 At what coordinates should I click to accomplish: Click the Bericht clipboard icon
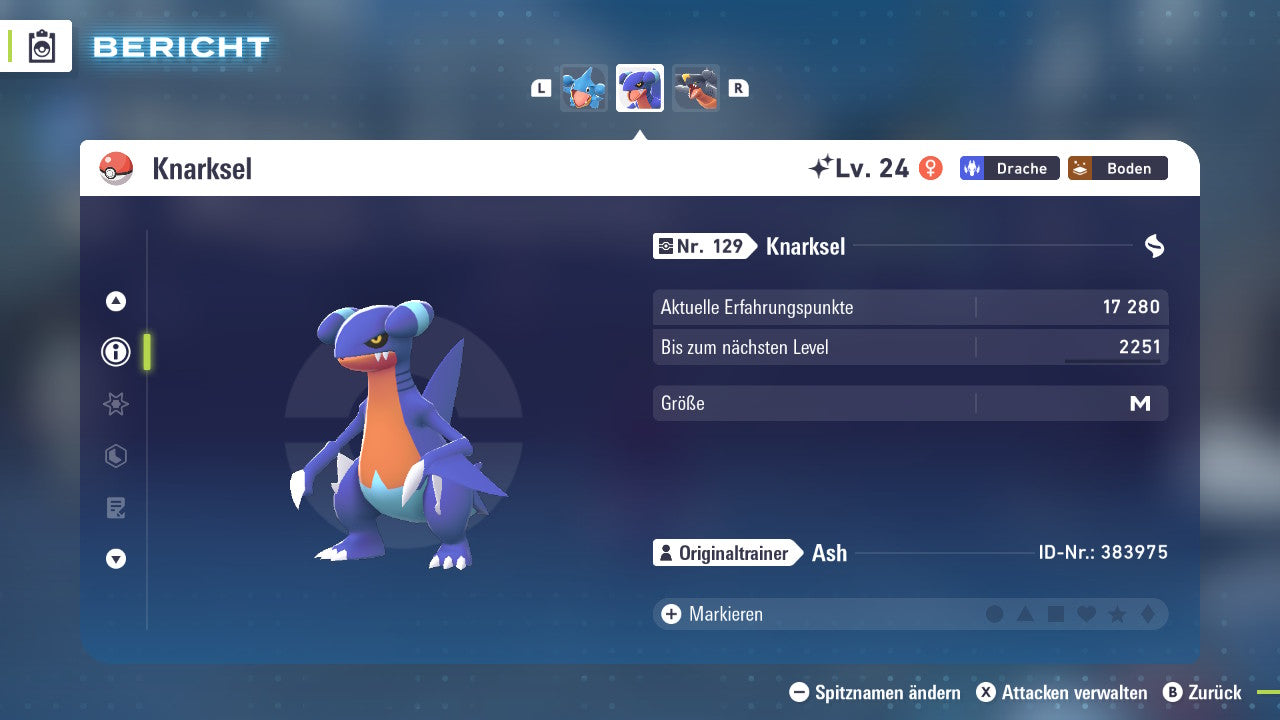click(42, 47)
